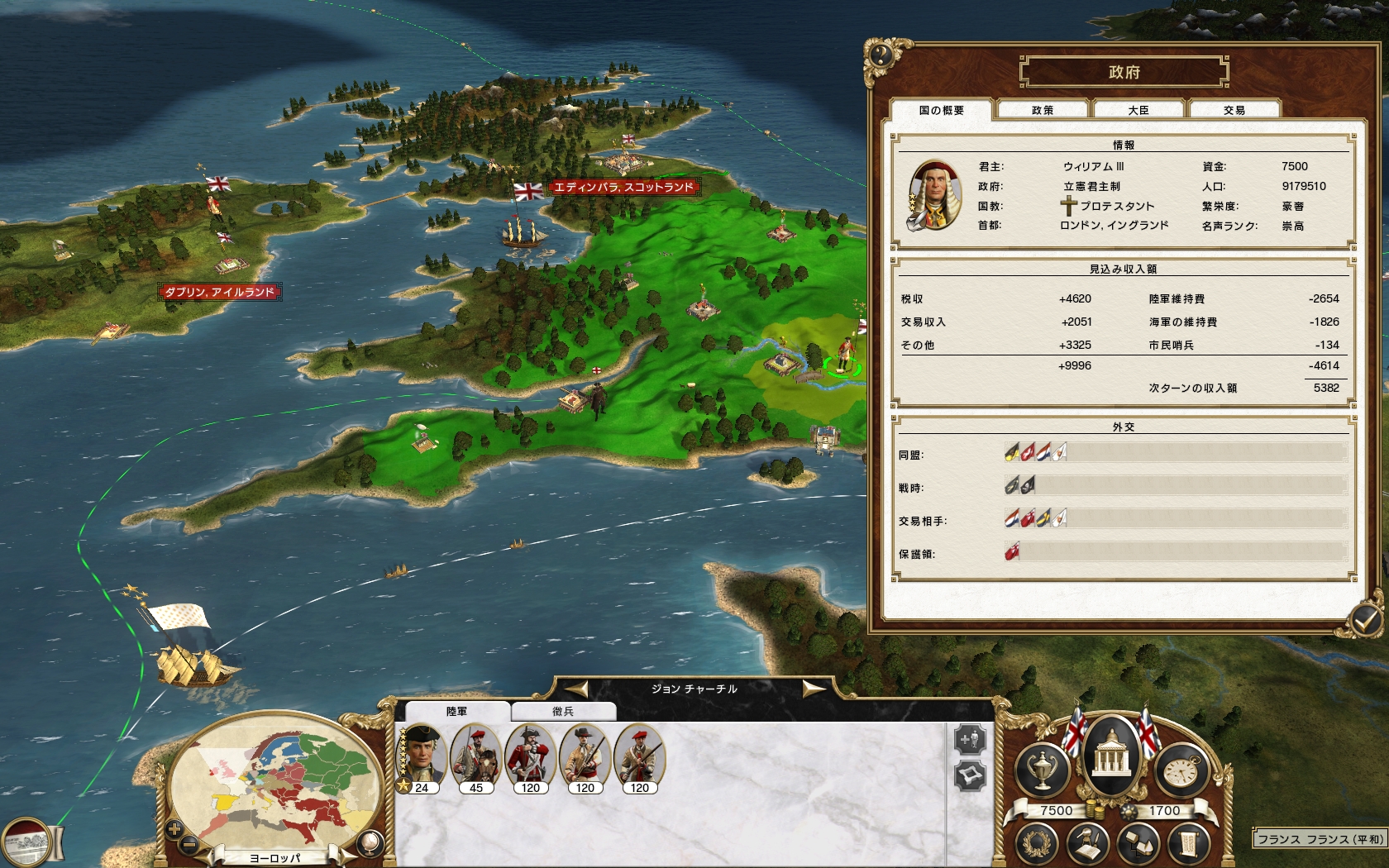Zoom out the minimap with minus button
1389x868 pixels.
coord(189,845)
